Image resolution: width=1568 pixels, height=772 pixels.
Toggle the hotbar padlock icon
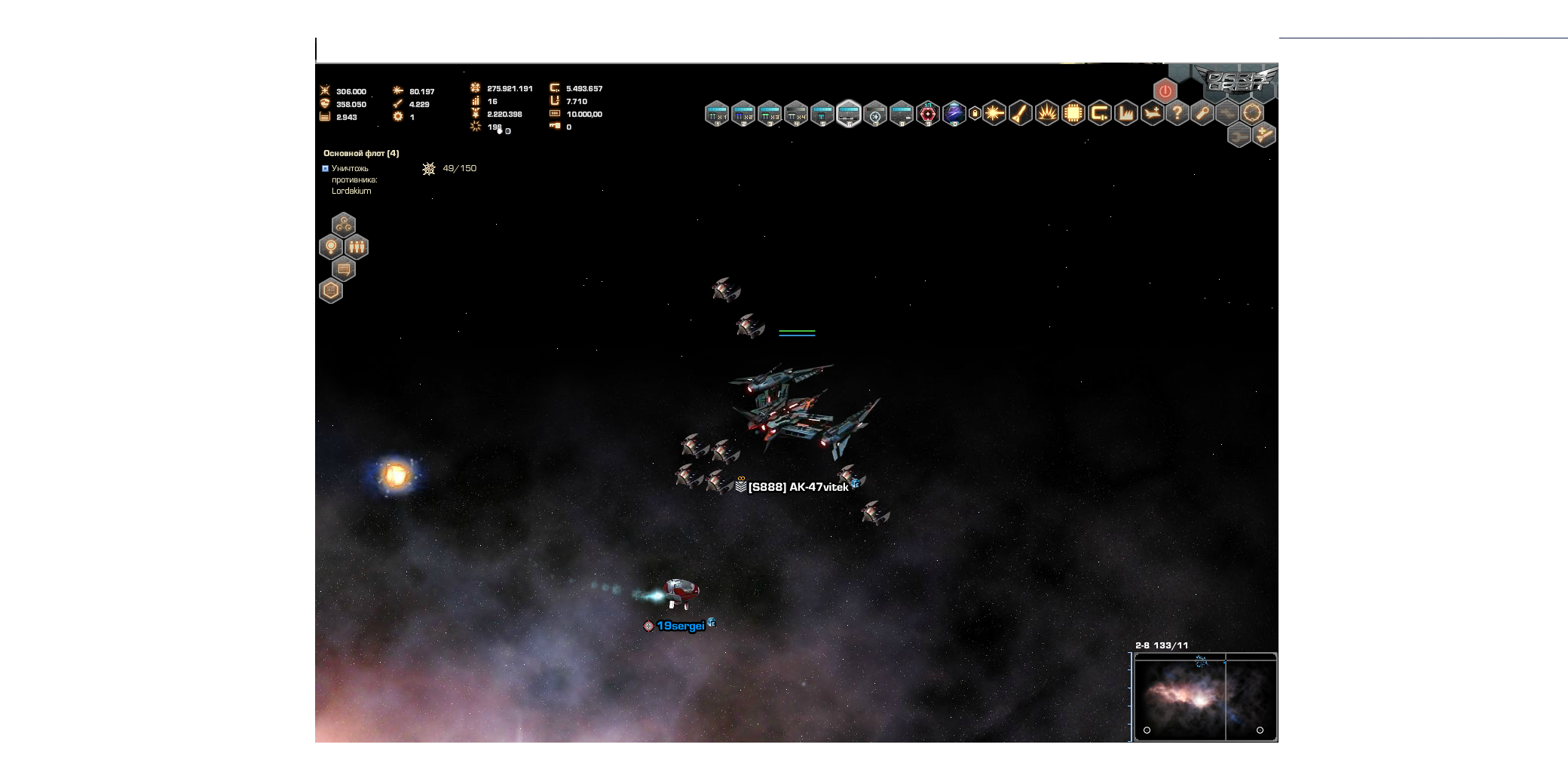[975, 114]
